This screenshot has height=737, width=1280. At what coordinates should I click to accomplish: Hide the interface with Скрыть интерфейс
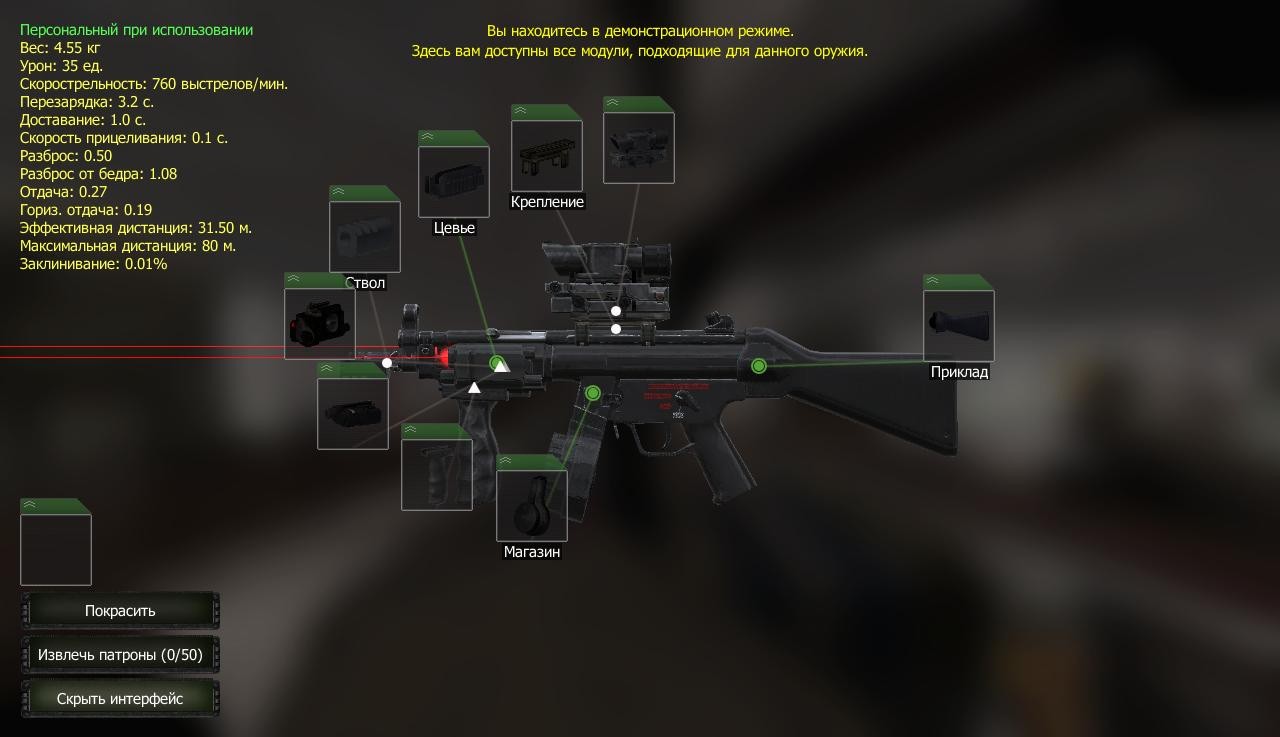[x=120, y=699]
